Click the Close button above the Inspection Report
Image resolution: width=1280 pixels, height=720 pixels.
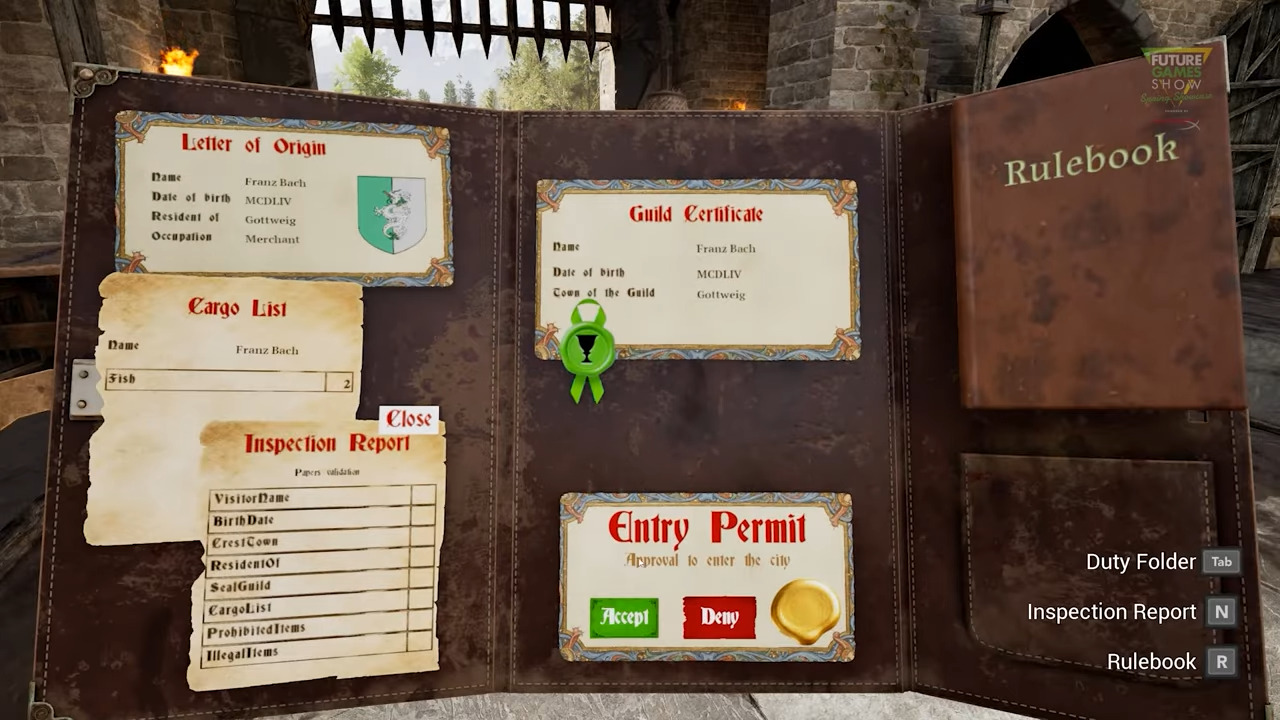coord(408,418)
